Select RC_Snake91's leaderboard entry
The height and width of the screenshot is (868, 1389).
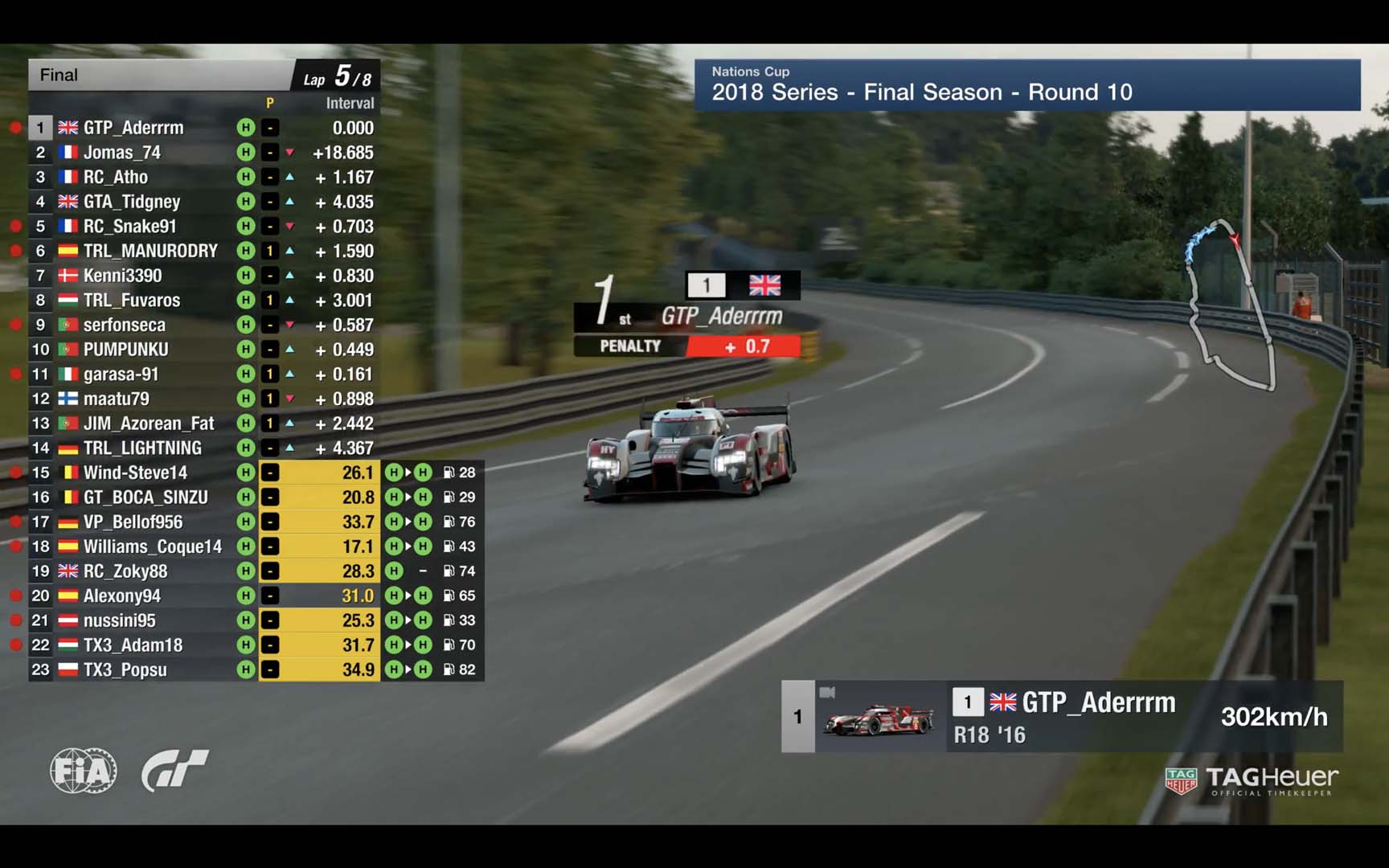tap(130, 227)
